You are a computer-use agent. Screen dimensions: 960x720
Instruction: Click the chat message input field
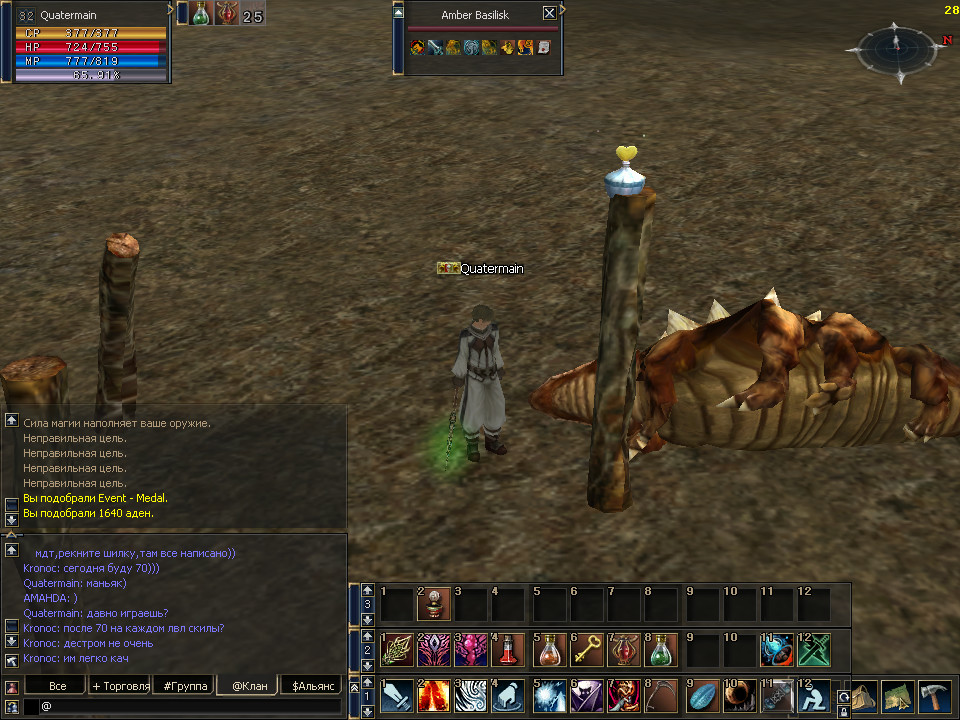190,706
